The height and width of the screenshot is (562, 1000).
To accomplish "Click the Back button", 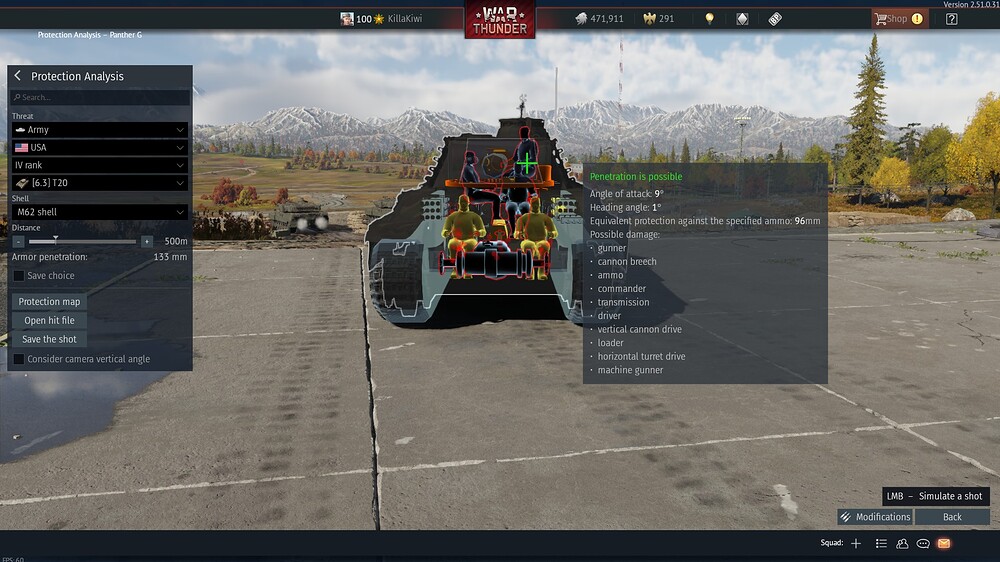I will (952, 517).
